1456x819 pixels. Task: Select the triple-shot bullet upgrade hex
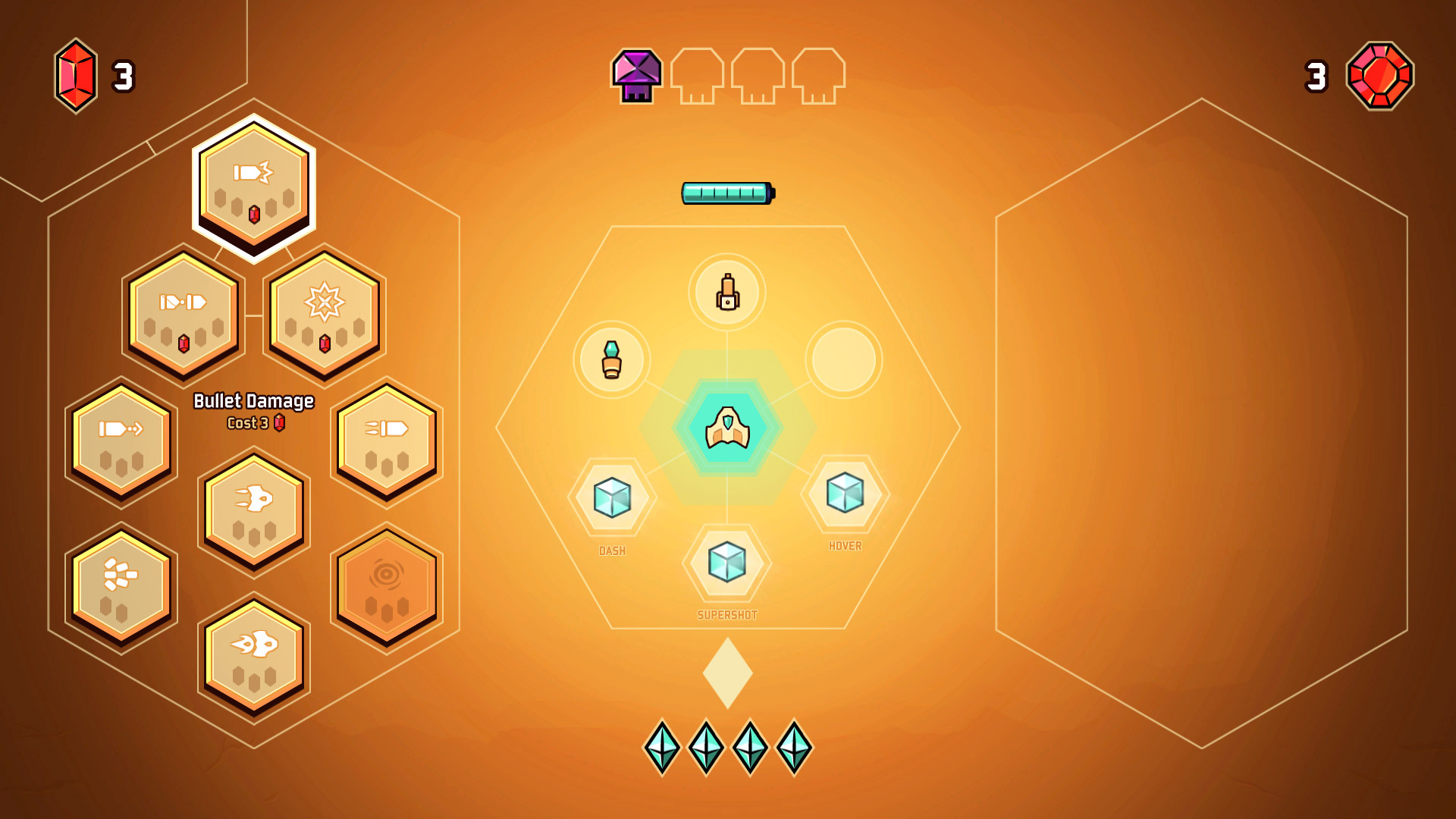click(x=387, y=444)
